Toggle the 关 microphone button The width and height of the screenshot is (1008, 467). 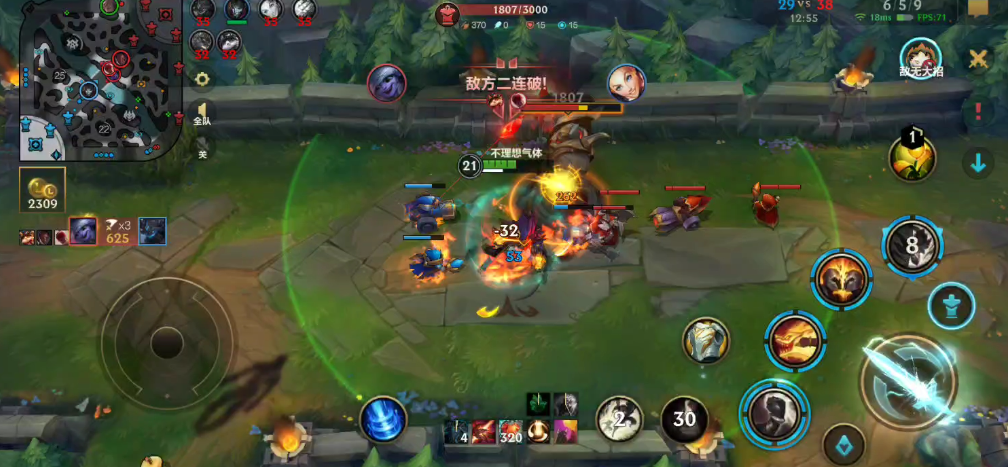tap(202, 152)
